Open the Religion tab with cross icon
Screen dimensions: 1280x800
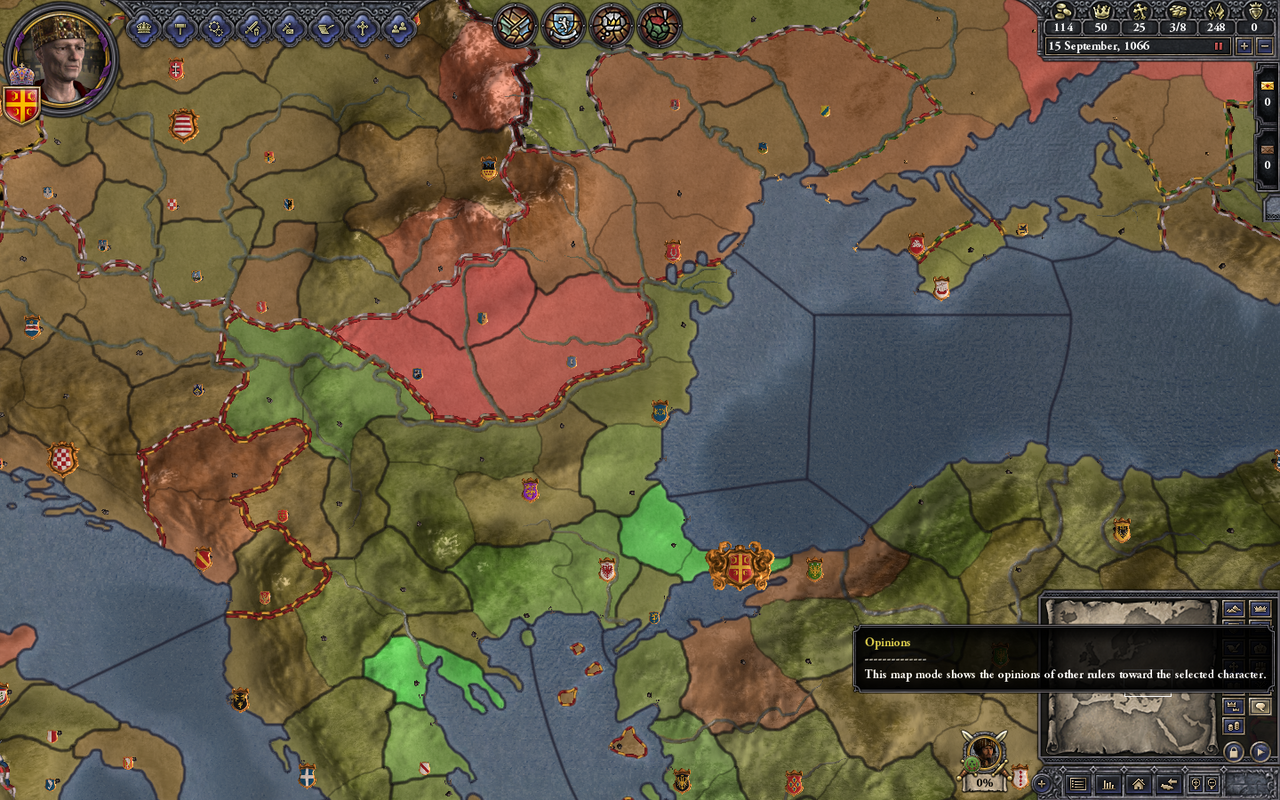[361, 27]
